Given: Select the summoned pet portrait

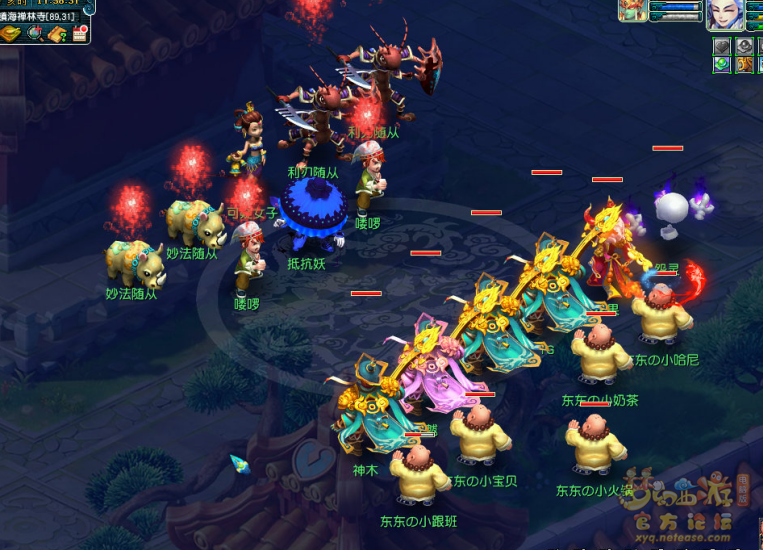Looking at the screenshot, I should [x=633, y=11].
